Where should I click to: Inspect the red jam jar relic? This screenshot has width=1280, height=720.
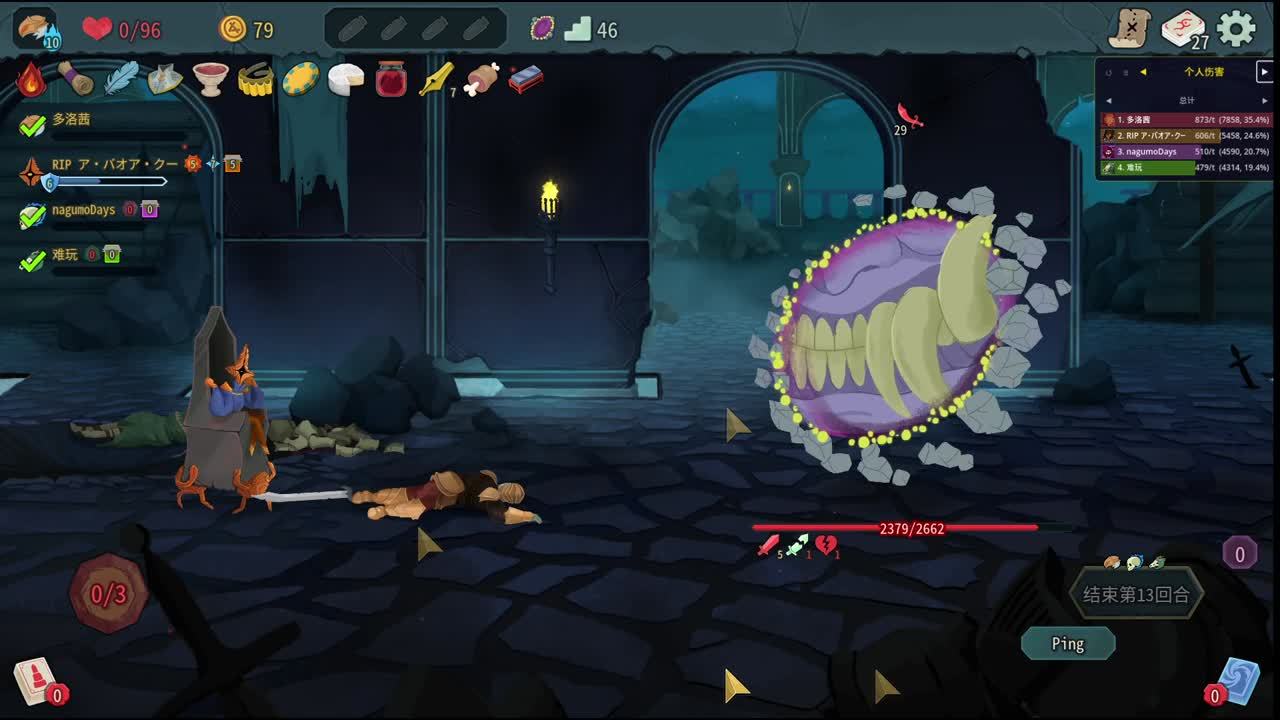391,79
